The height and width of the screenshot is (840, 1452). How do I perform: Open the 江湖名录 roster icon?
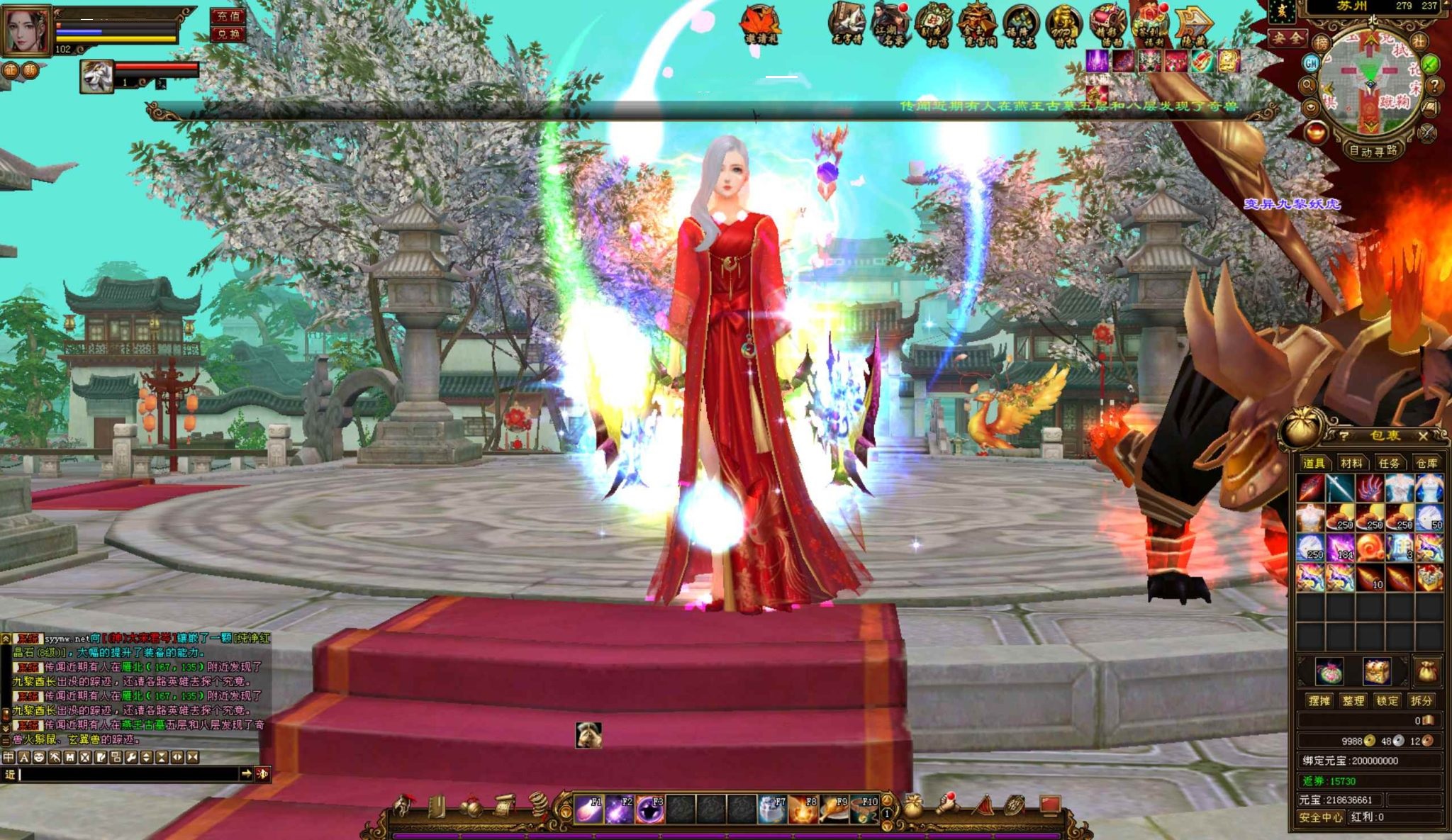(x=890, y=25)
